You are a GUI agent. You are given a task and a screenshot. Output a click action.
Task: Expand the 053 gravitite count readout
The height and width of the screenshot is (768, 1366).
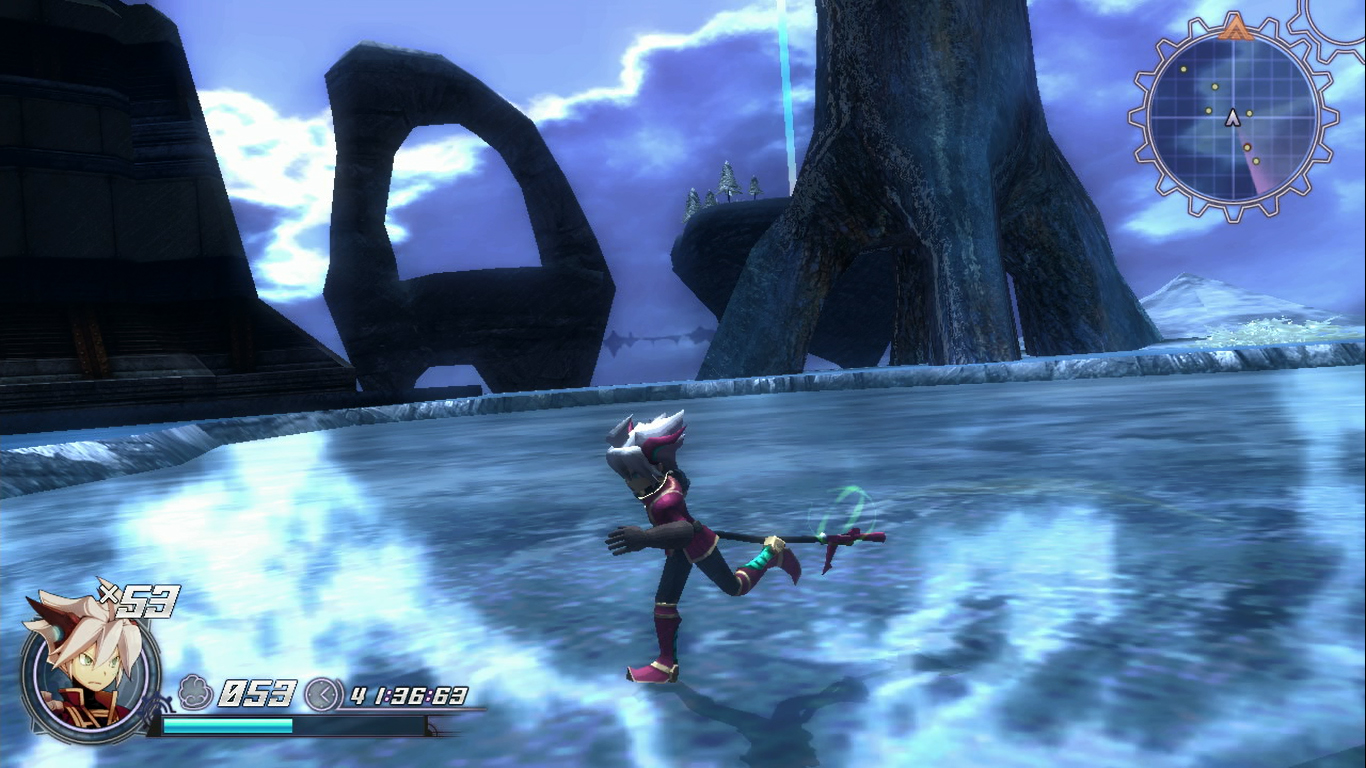tap(257, 692)
